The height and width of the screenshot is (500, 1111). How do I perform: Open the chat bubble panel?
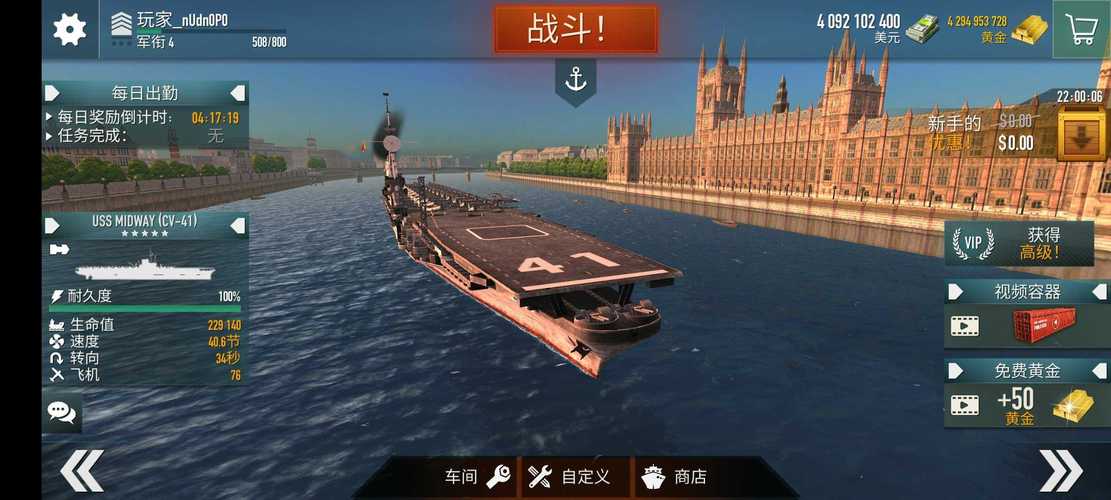(62, 413)
